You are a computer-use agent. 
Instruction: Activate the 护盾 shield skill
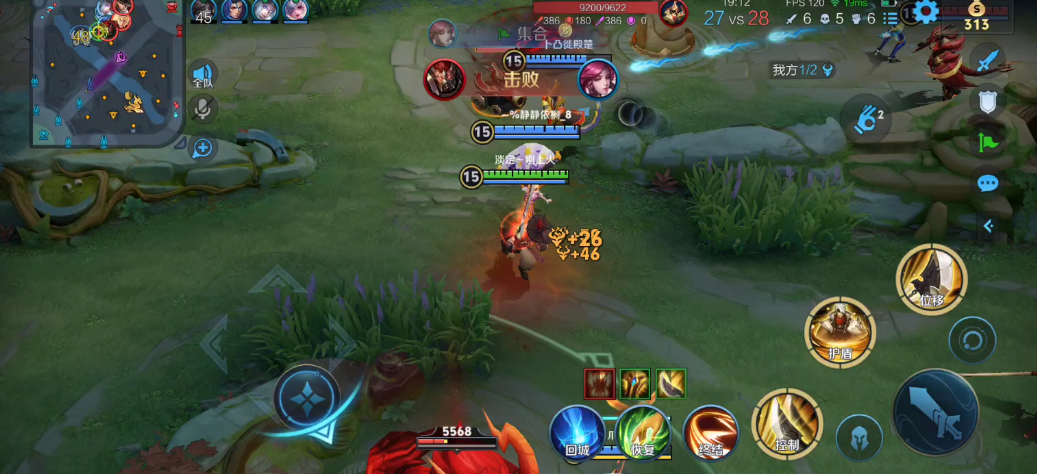pos(841,331)
